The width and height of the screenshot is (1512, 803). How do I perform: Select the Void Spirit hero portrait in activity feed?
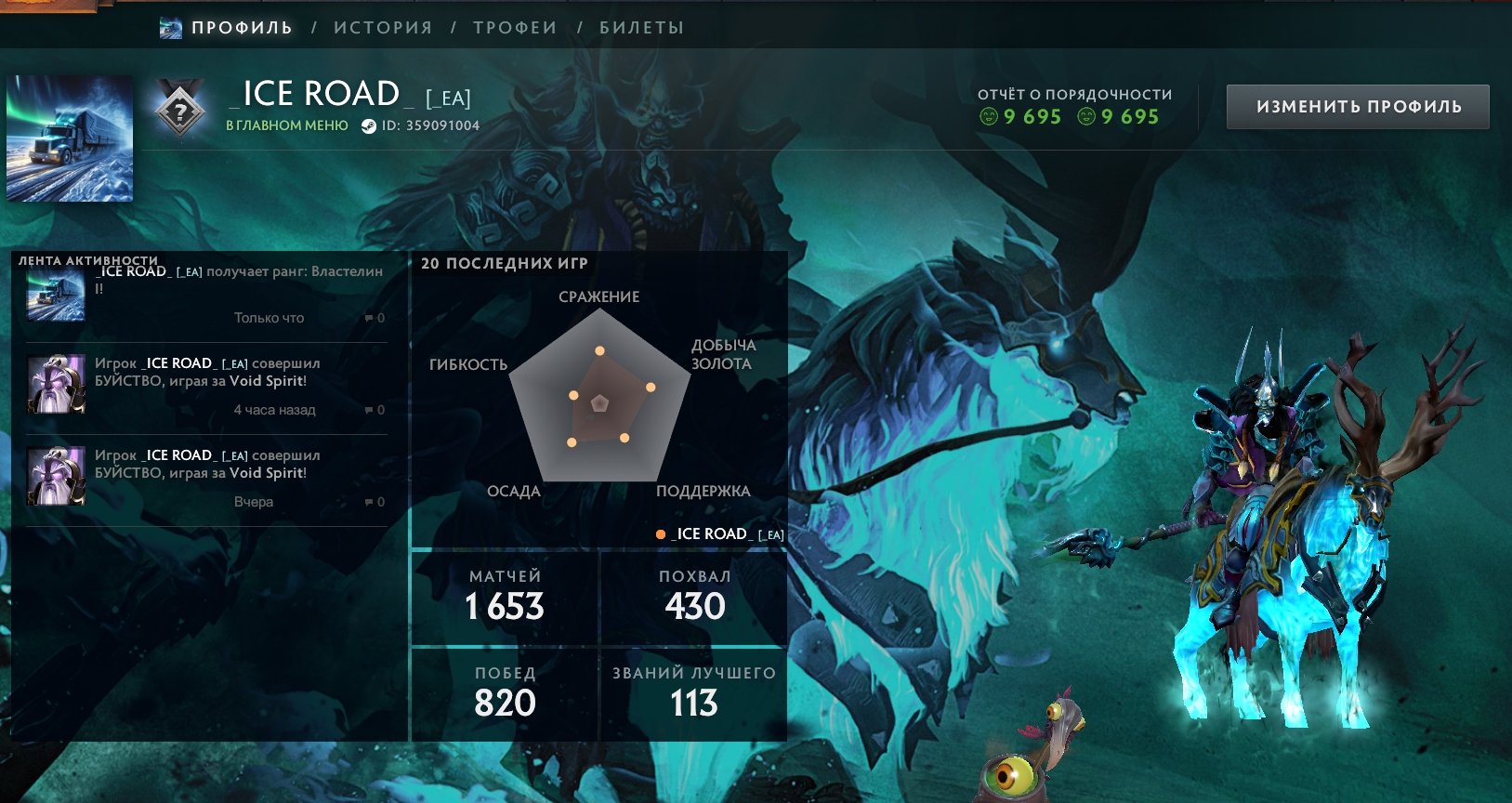(54, 384)
